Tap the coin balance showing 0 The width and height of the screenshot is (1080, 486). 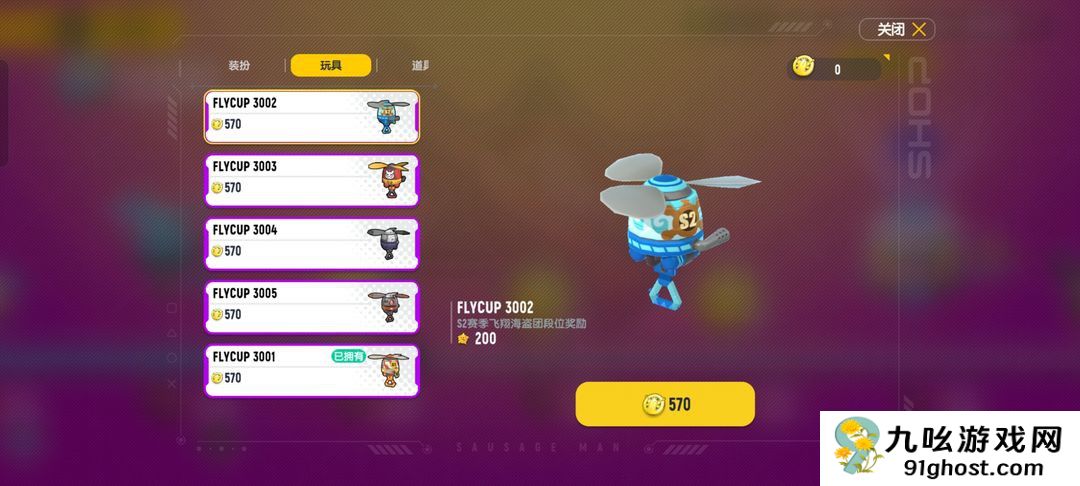pos(835,68)
